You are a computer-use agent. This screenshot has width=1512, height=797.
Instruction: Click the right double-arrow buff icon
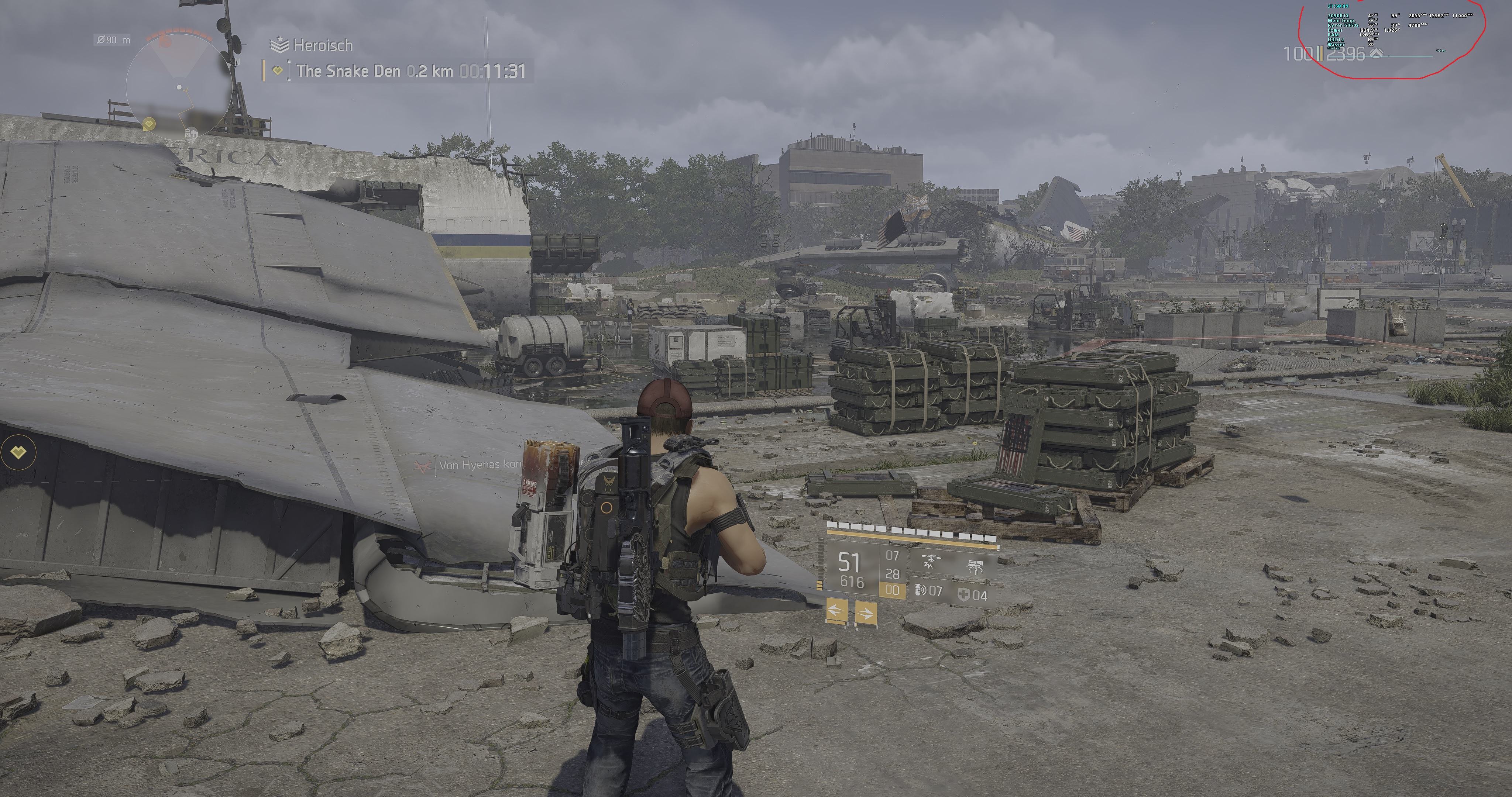(x=866, y=613)
